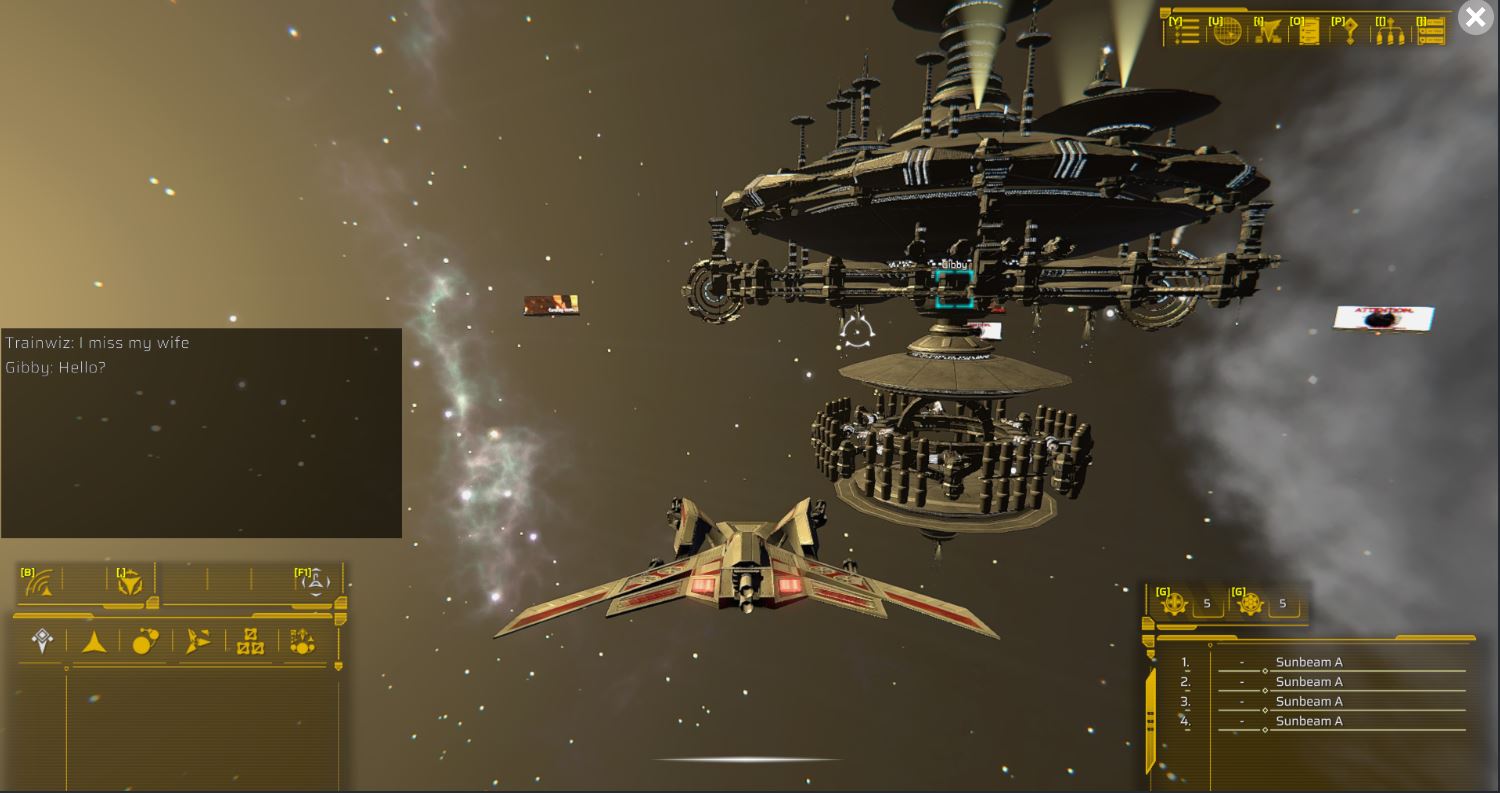Screen dimensions: 1500x793
Task: Open the fleet hierarchy icon next to [P]
Action: point(1390,32)
